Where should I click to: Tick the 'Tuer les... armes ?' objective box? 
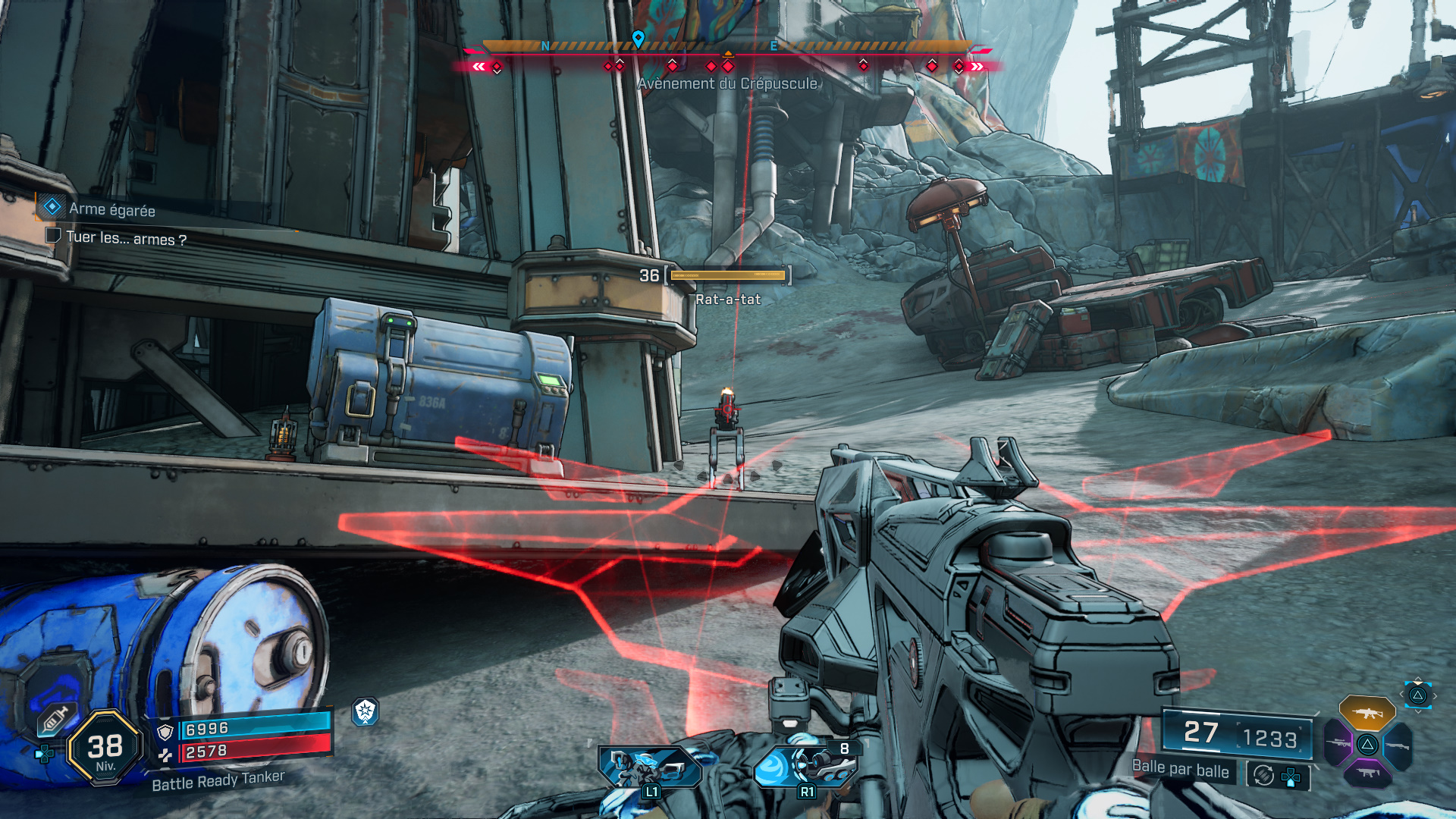pyautogui.click(x=53, y=236)
